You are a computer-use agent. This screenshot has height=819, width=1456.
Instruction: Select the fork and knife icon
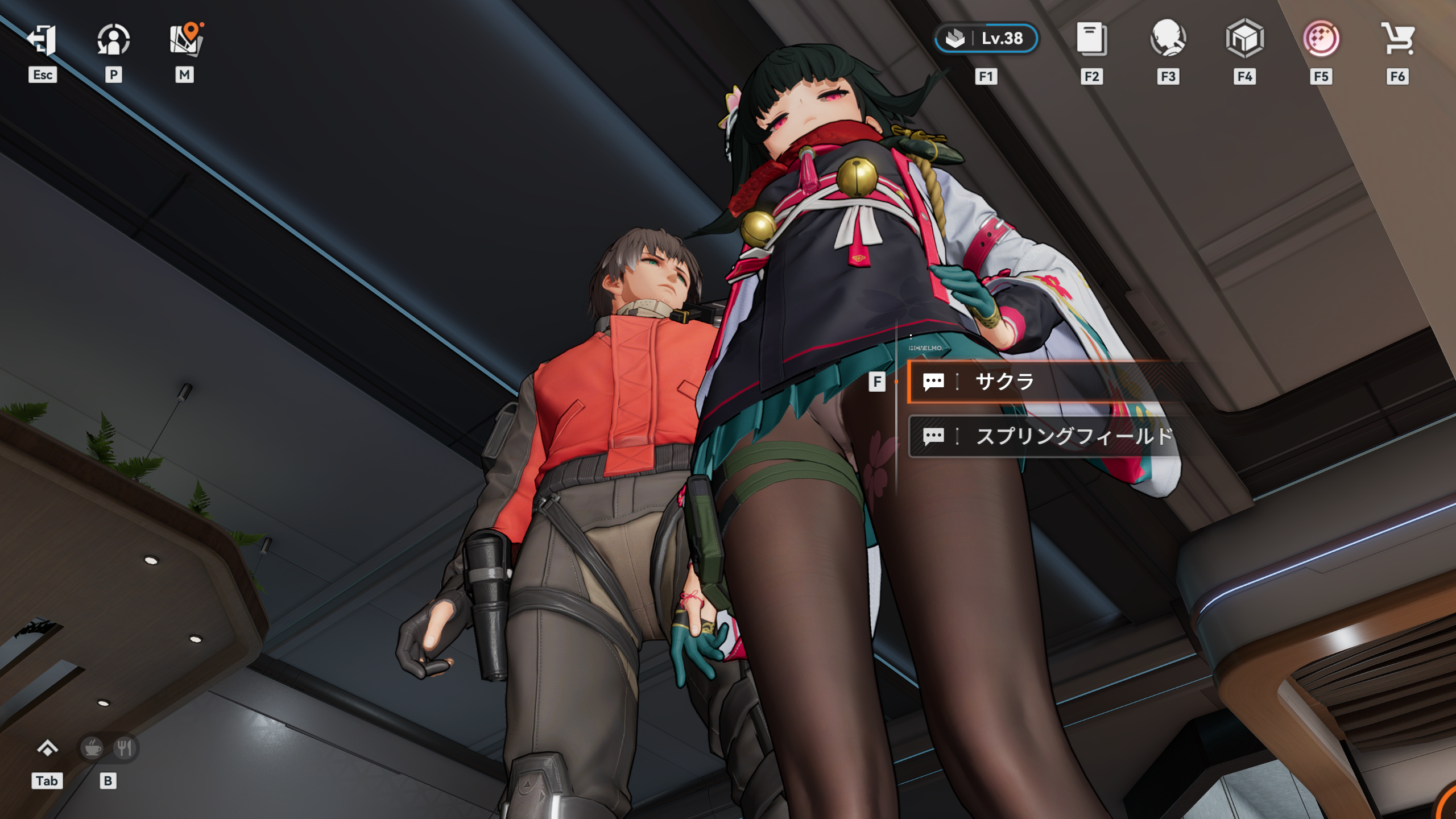125,748
